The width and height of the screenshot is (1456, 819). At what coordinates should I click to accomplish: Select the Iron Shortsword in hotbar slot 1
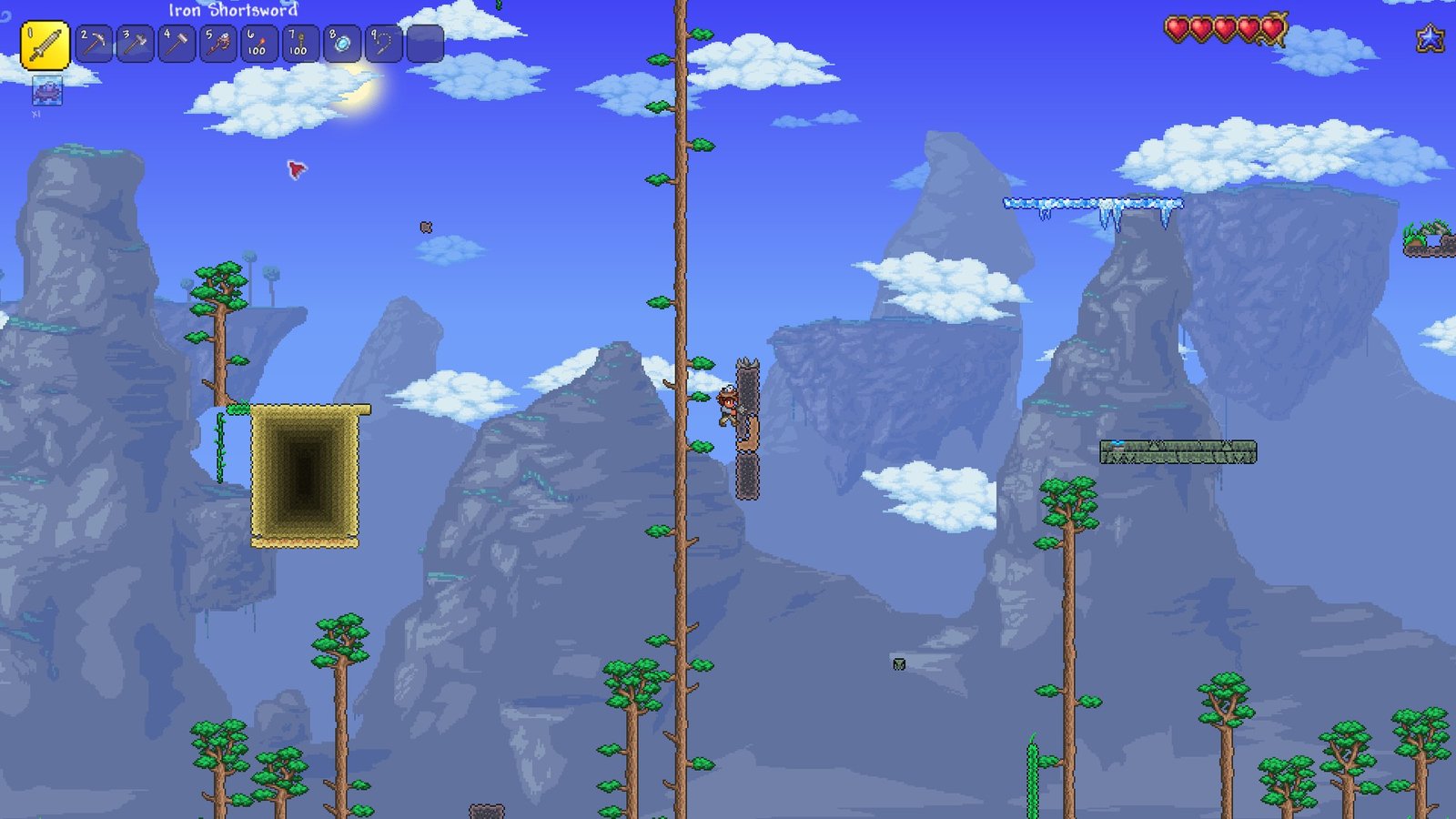click(x=44, y=41)
